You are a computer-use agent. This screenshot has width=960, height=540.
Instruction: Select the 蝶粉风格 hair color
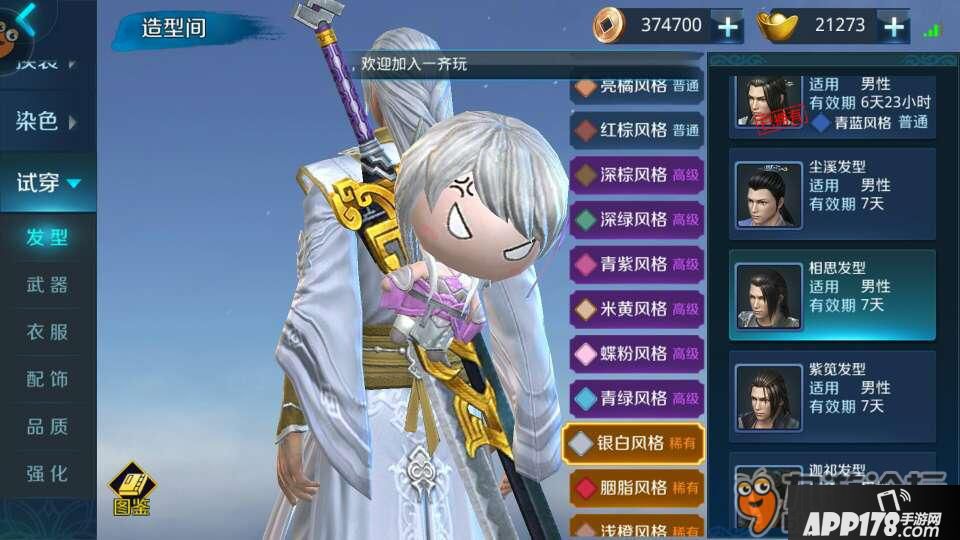point(636,353)
